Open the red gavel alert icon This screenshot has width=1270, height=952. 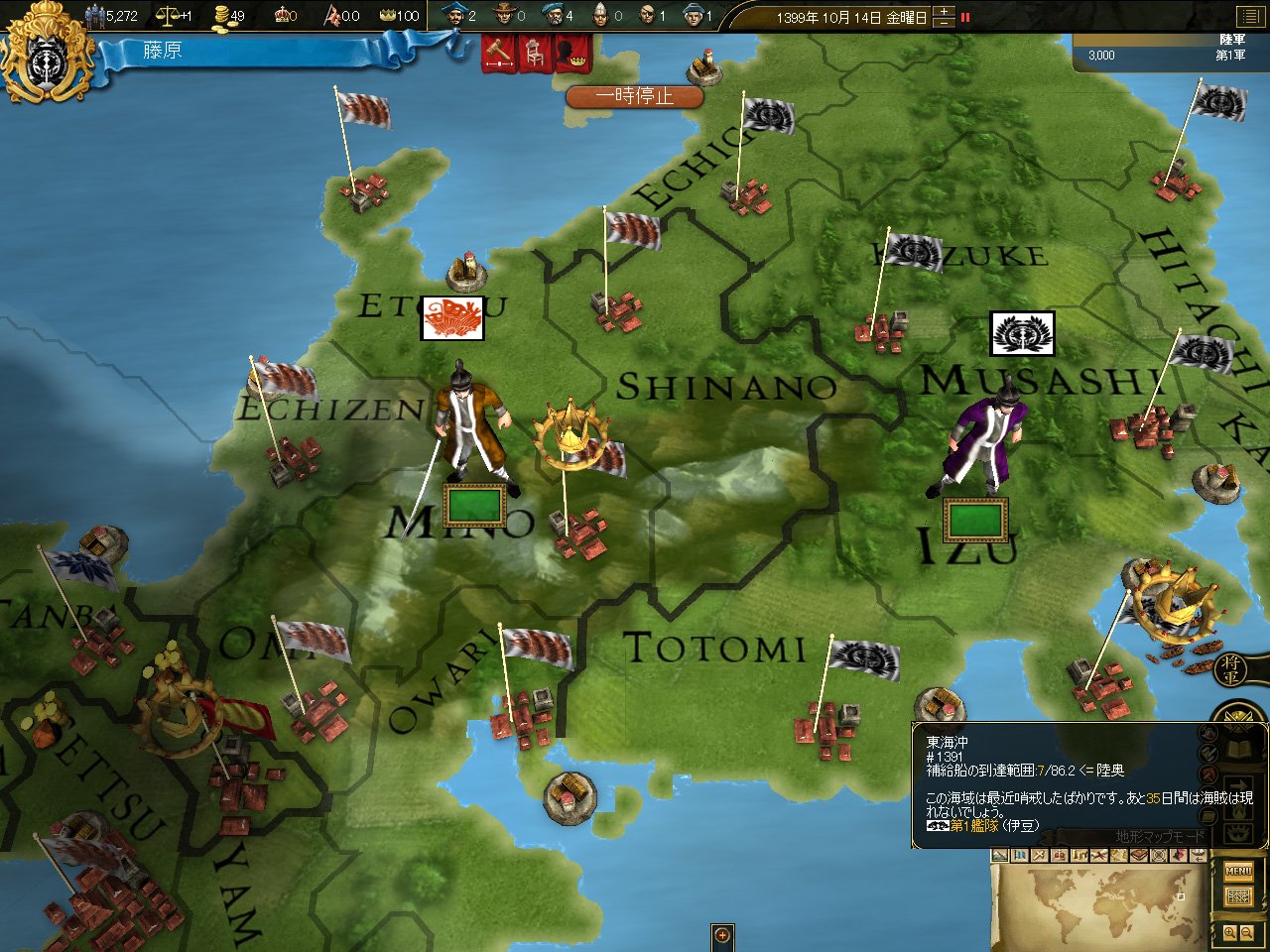coord(498,52)
